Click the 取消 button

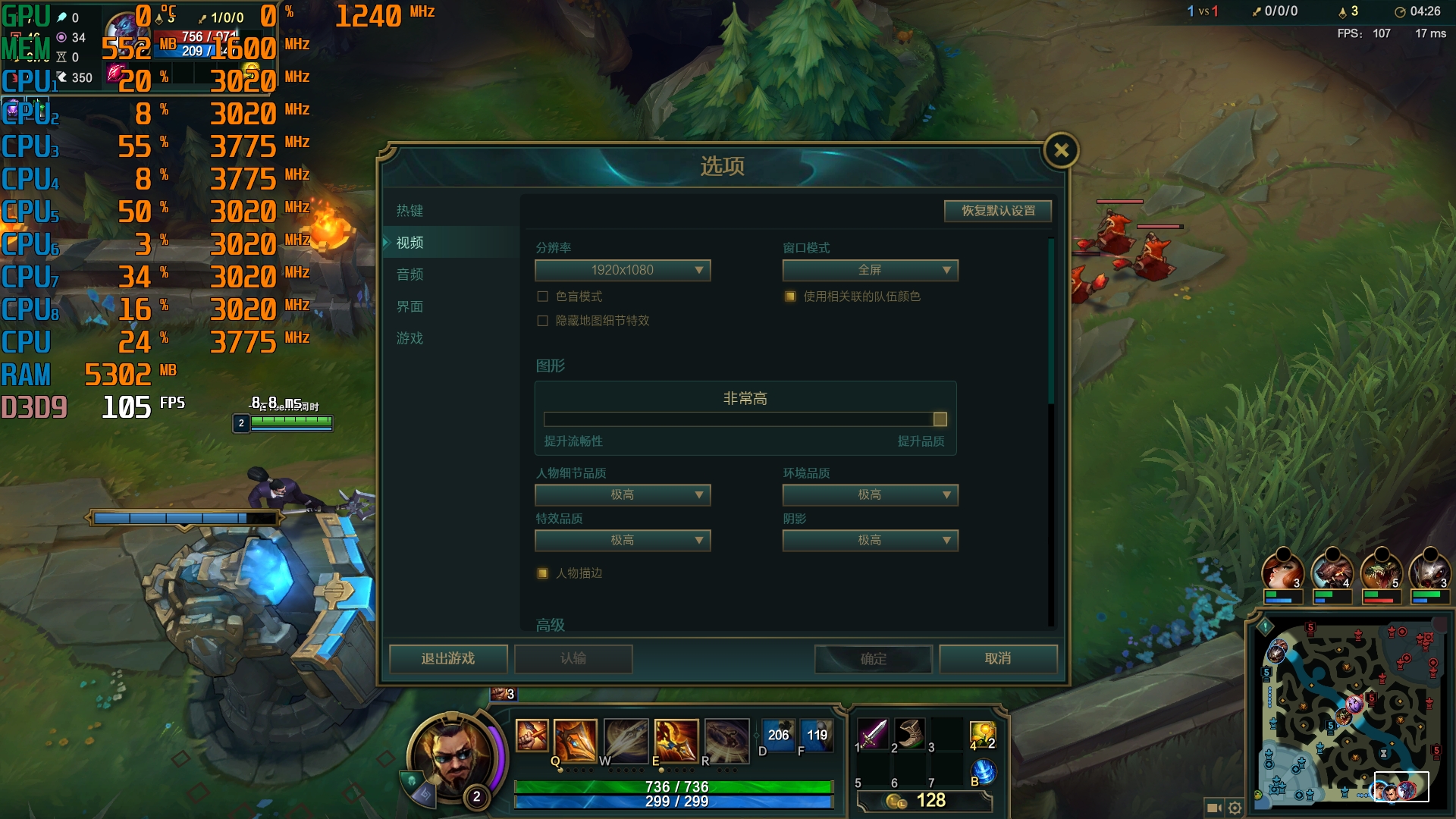(998, 659)
